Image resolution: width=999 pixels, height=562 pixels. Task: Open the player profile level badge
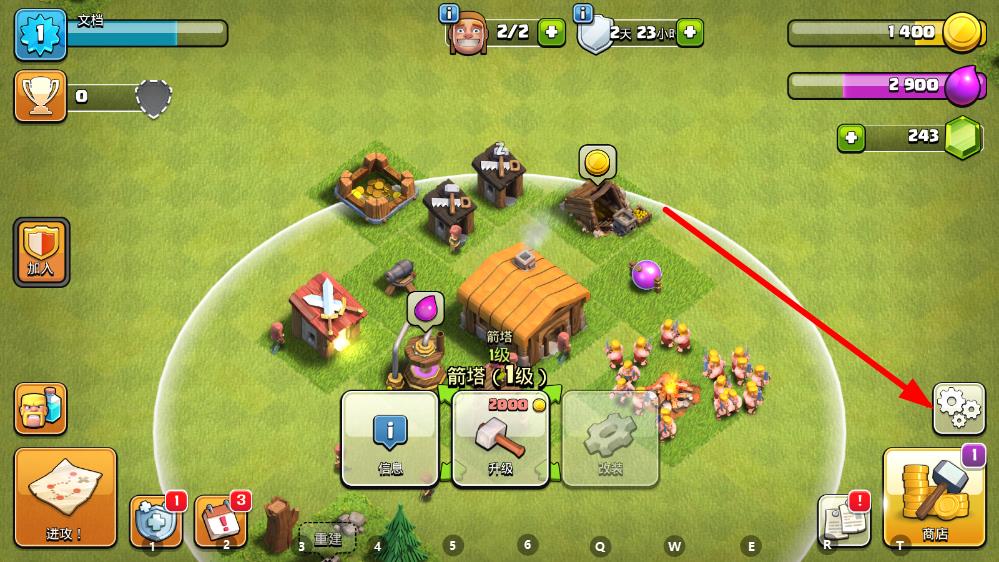[40, 33]
